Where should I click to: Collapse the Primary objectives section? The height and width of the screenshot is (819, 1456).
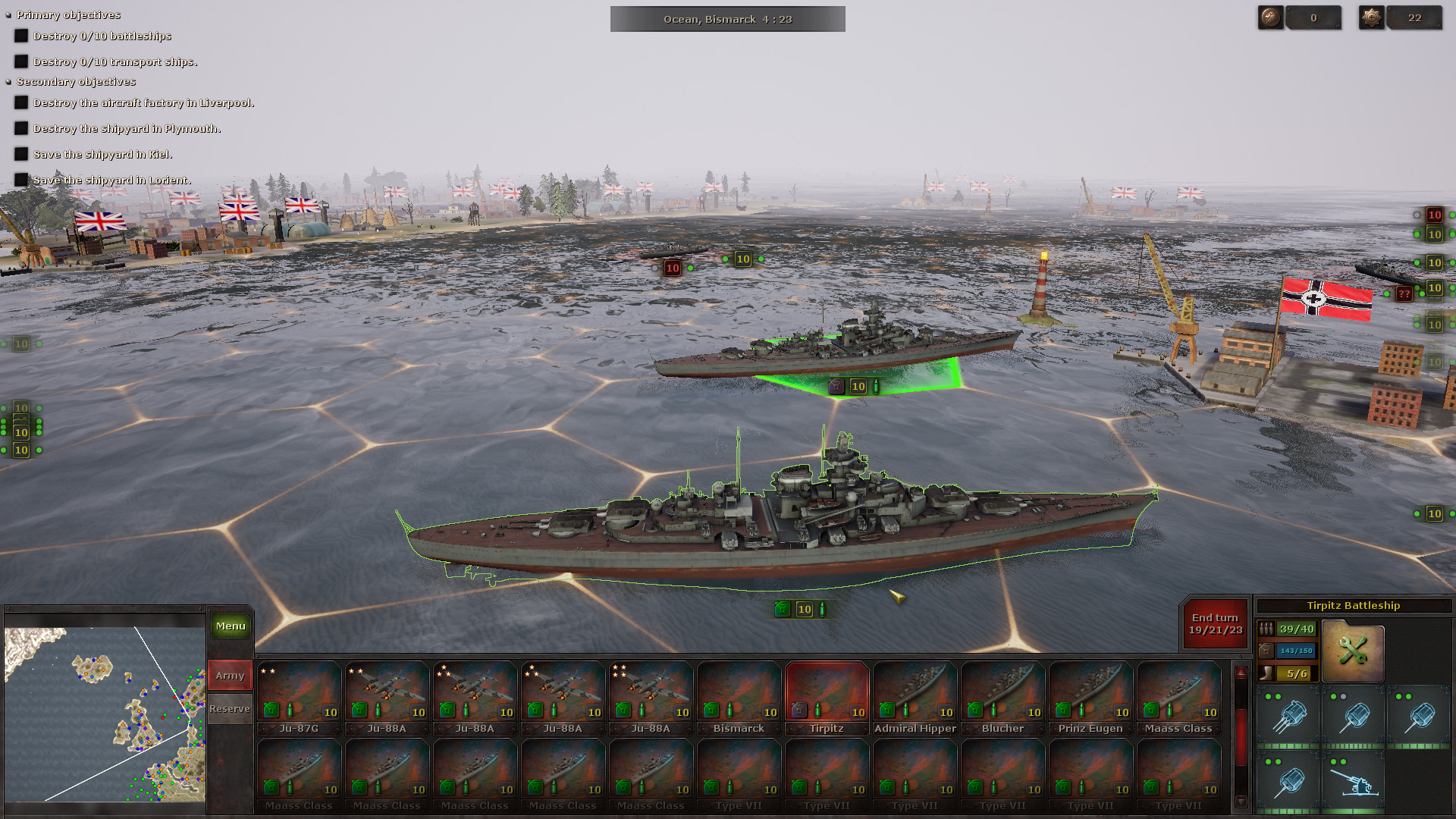click(7, 14)
